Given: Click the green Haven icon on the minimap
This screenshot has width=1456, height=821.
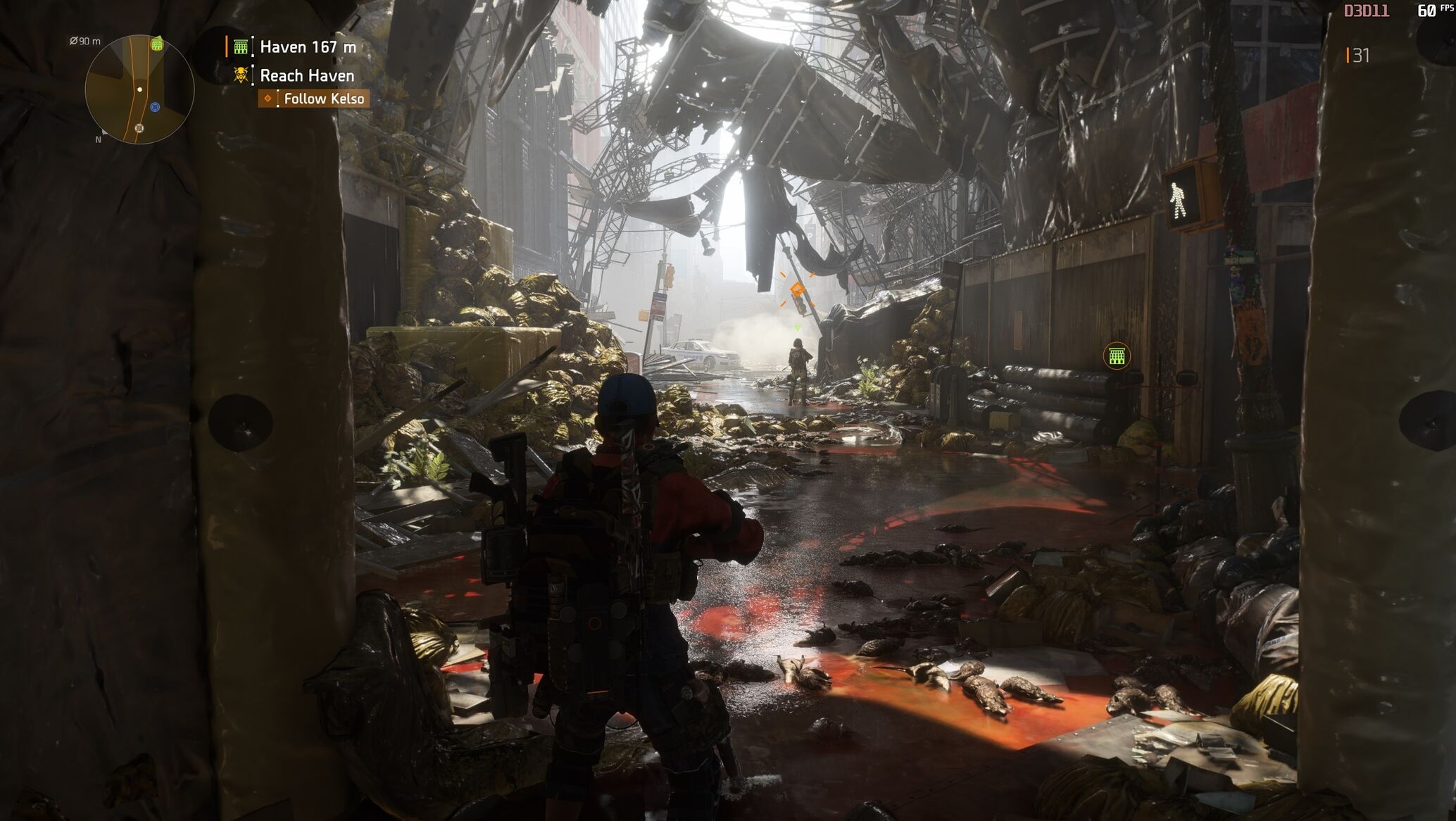Looking at the screenshot, I should click(157, 45).
